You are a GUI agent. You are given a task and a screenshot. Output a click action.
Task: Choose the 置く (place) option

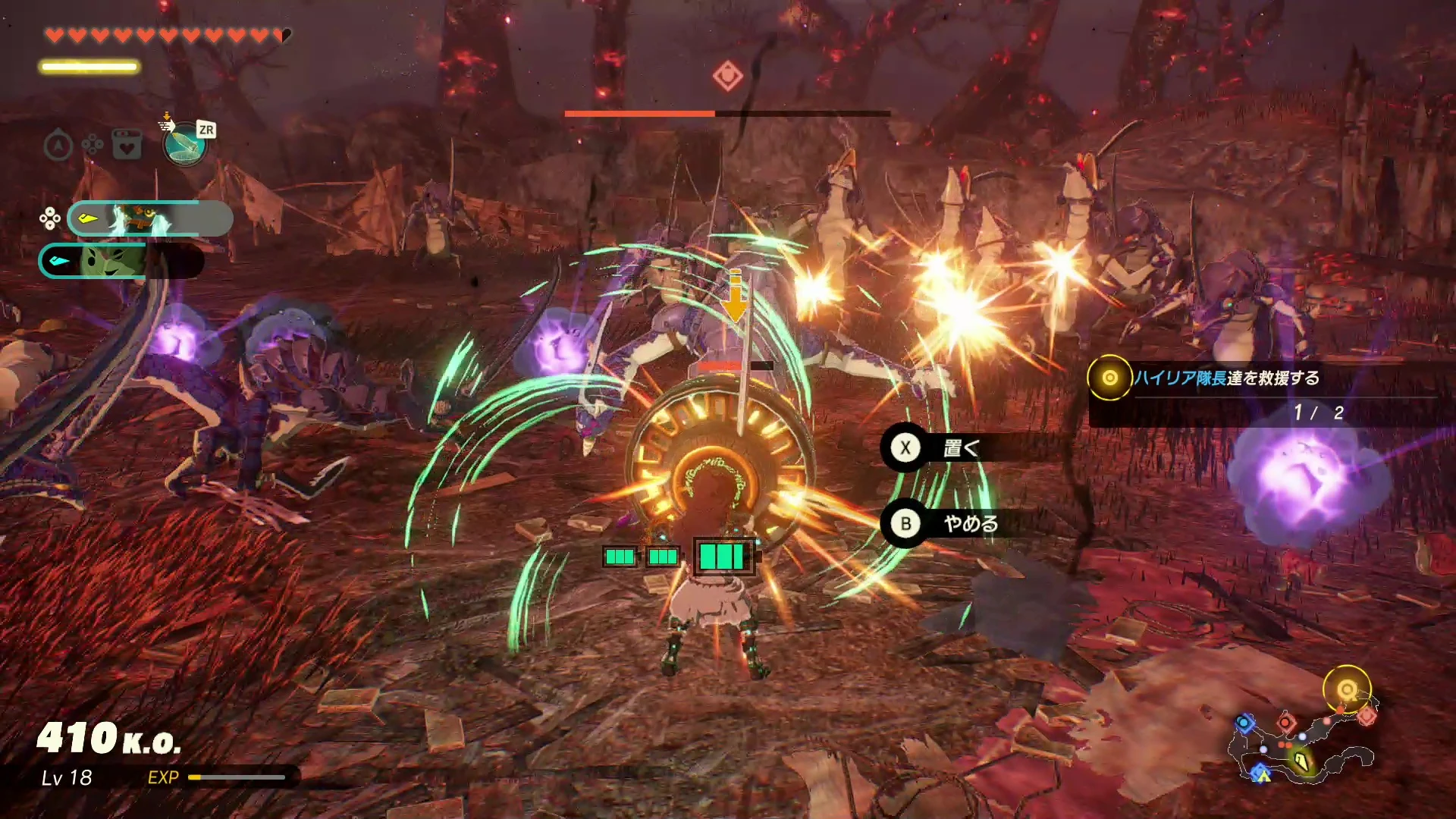[959, 448]
